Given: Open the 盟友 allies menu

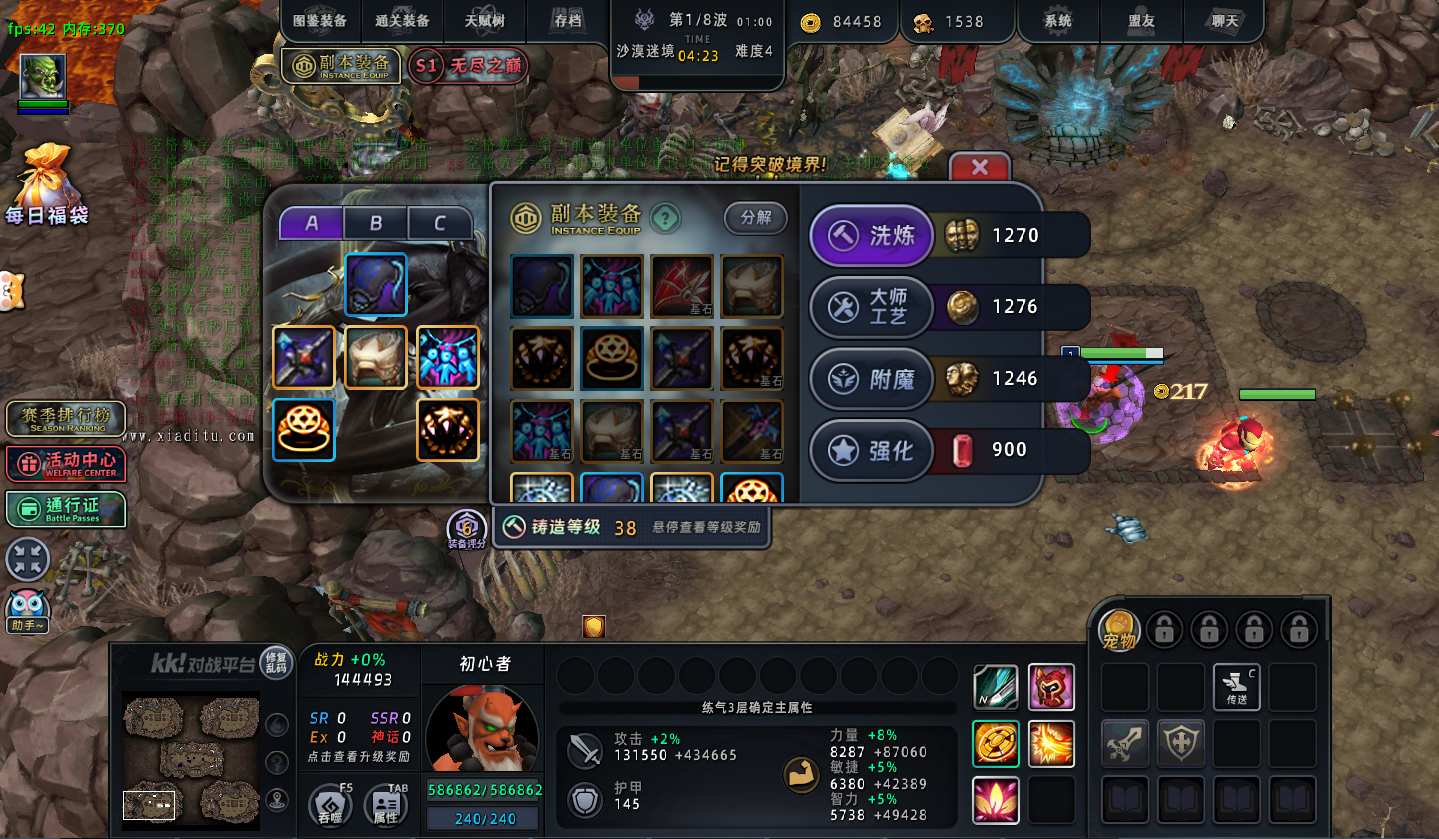Looking at the screenshot, I should pos(1141,21).
